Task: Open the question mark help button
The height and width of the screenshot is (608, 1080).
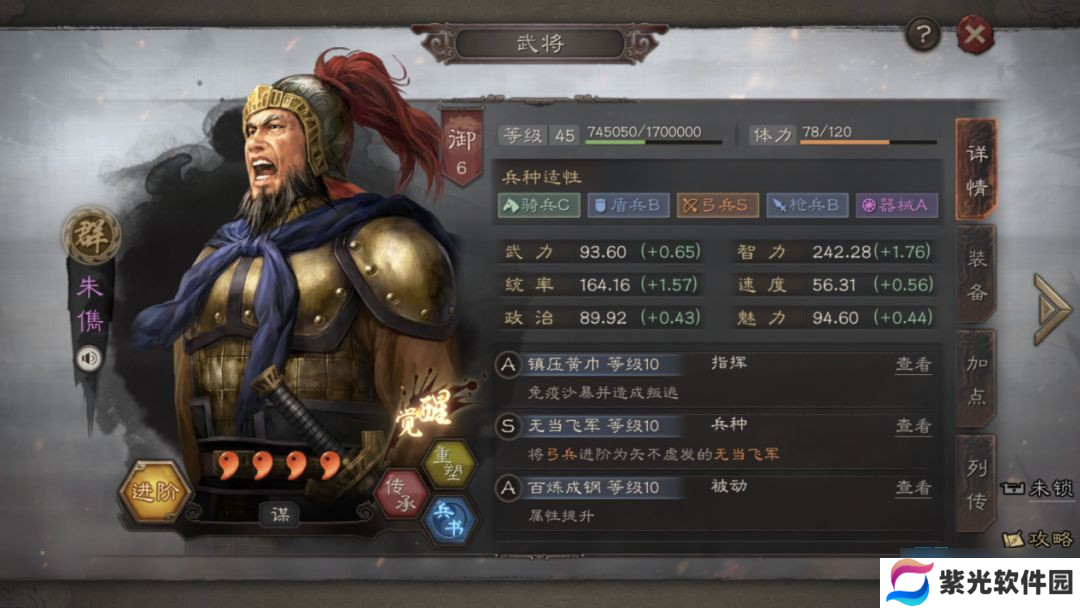Action: click(922, 36)
